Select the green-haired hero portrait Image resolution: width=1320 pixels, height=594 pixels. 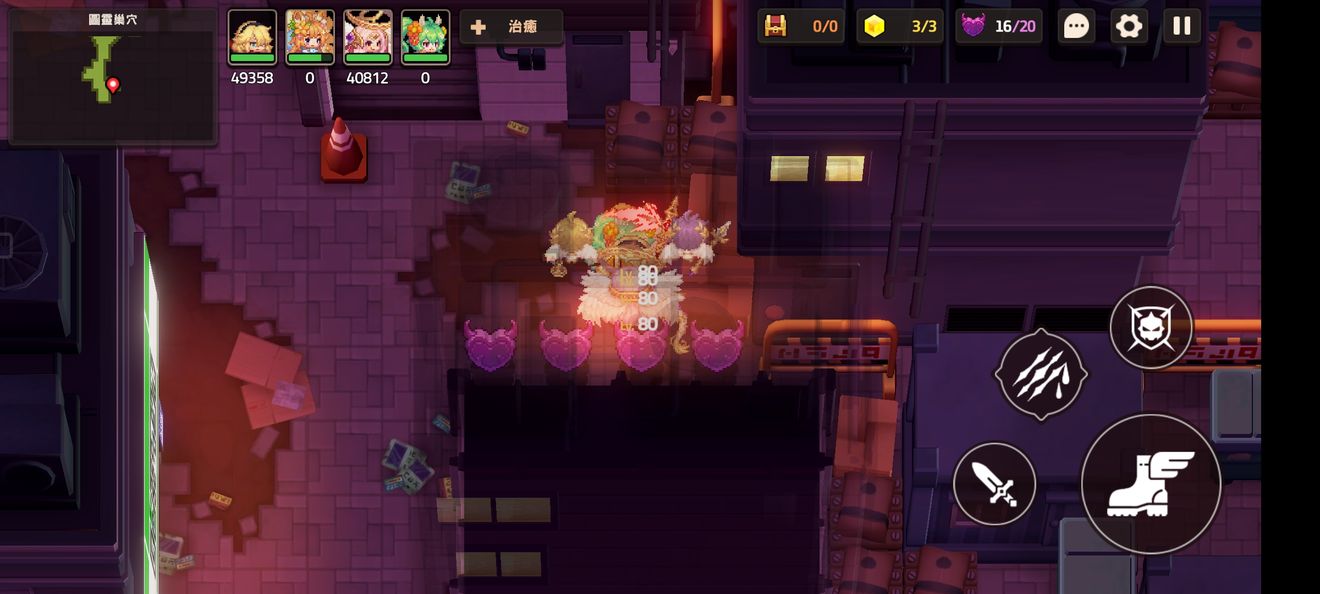(x=425, y=38)
